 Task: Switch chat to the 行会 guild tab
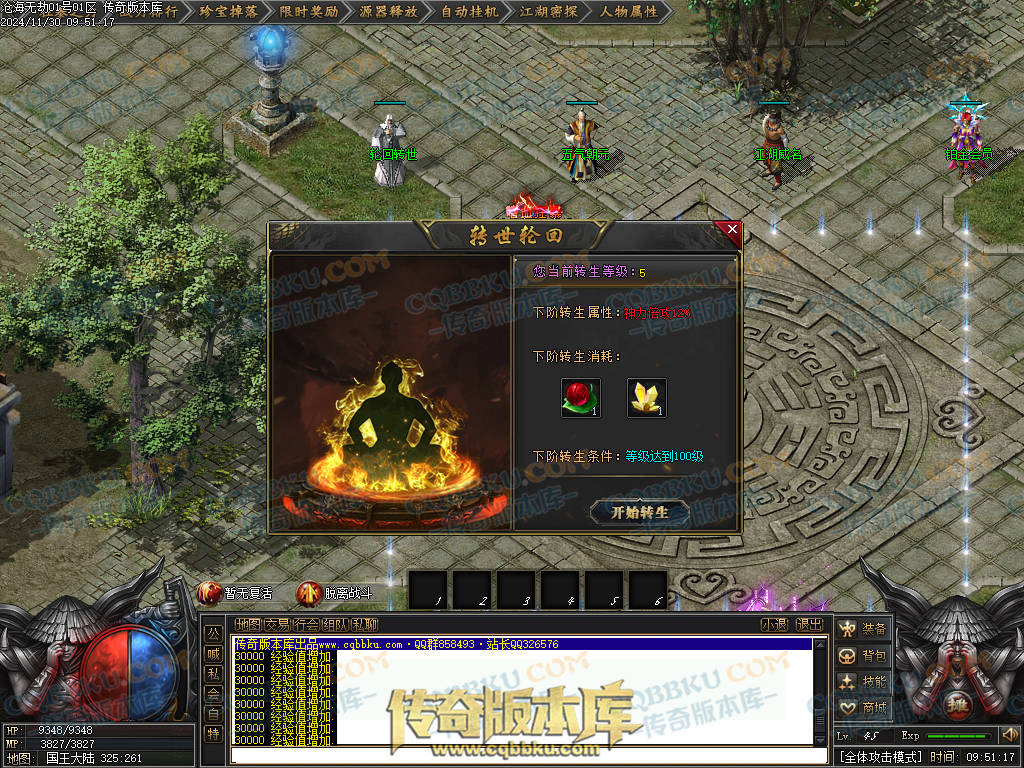306,625
